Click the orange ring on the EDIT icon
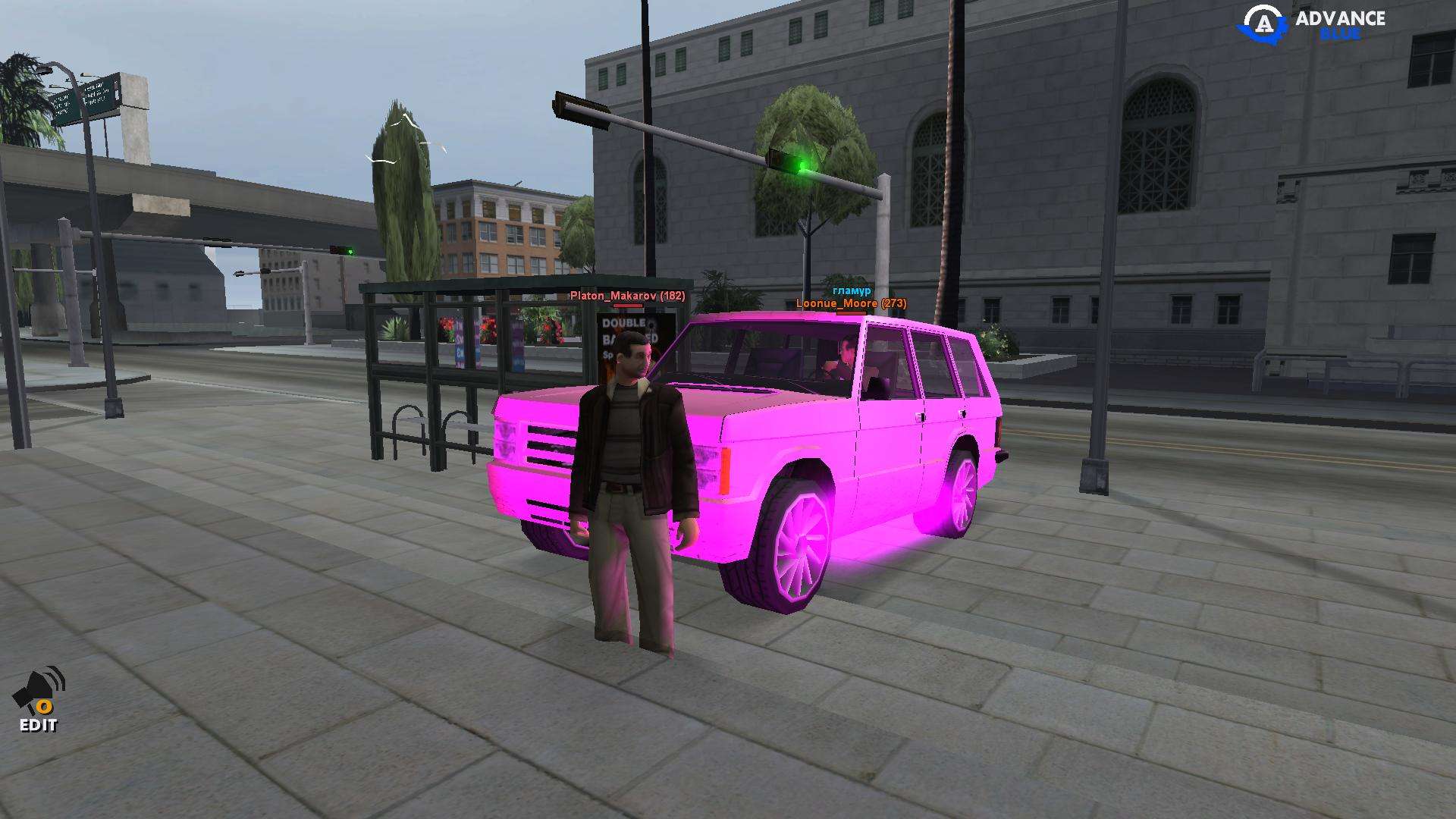 click(x=45, y=707)
